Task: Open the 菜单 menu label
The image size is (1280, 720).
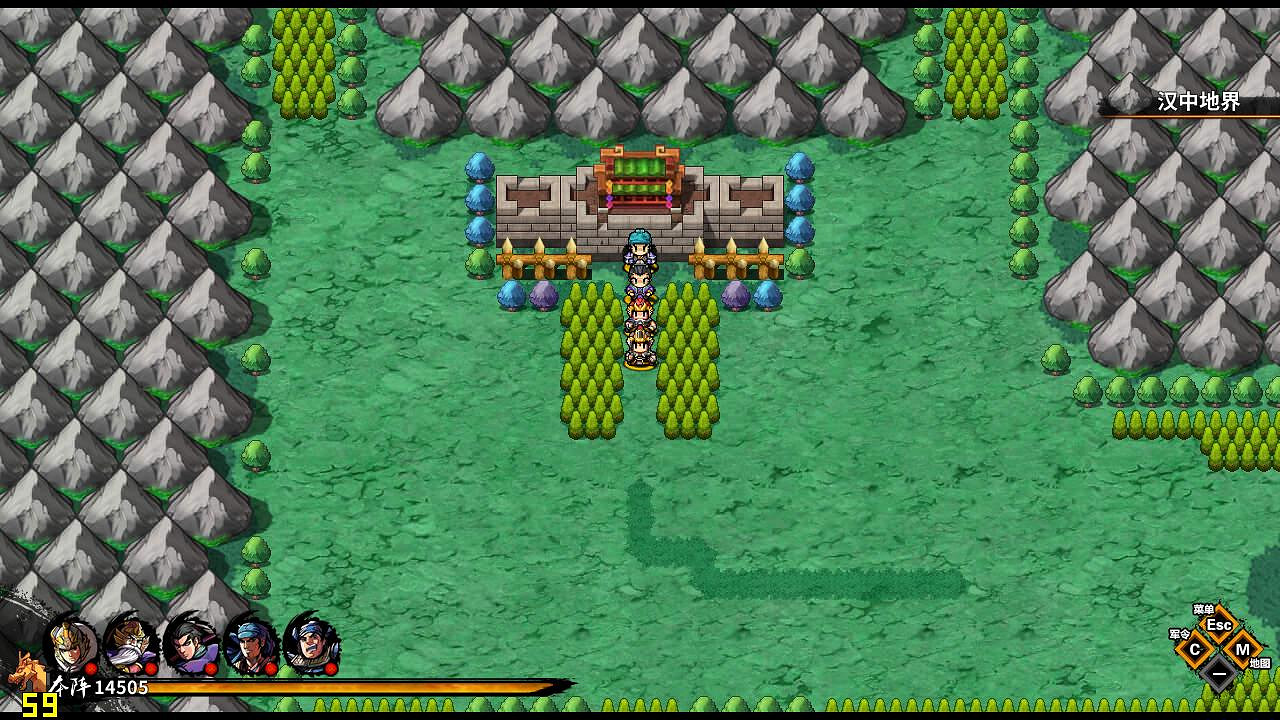Action: (1205, 609)
